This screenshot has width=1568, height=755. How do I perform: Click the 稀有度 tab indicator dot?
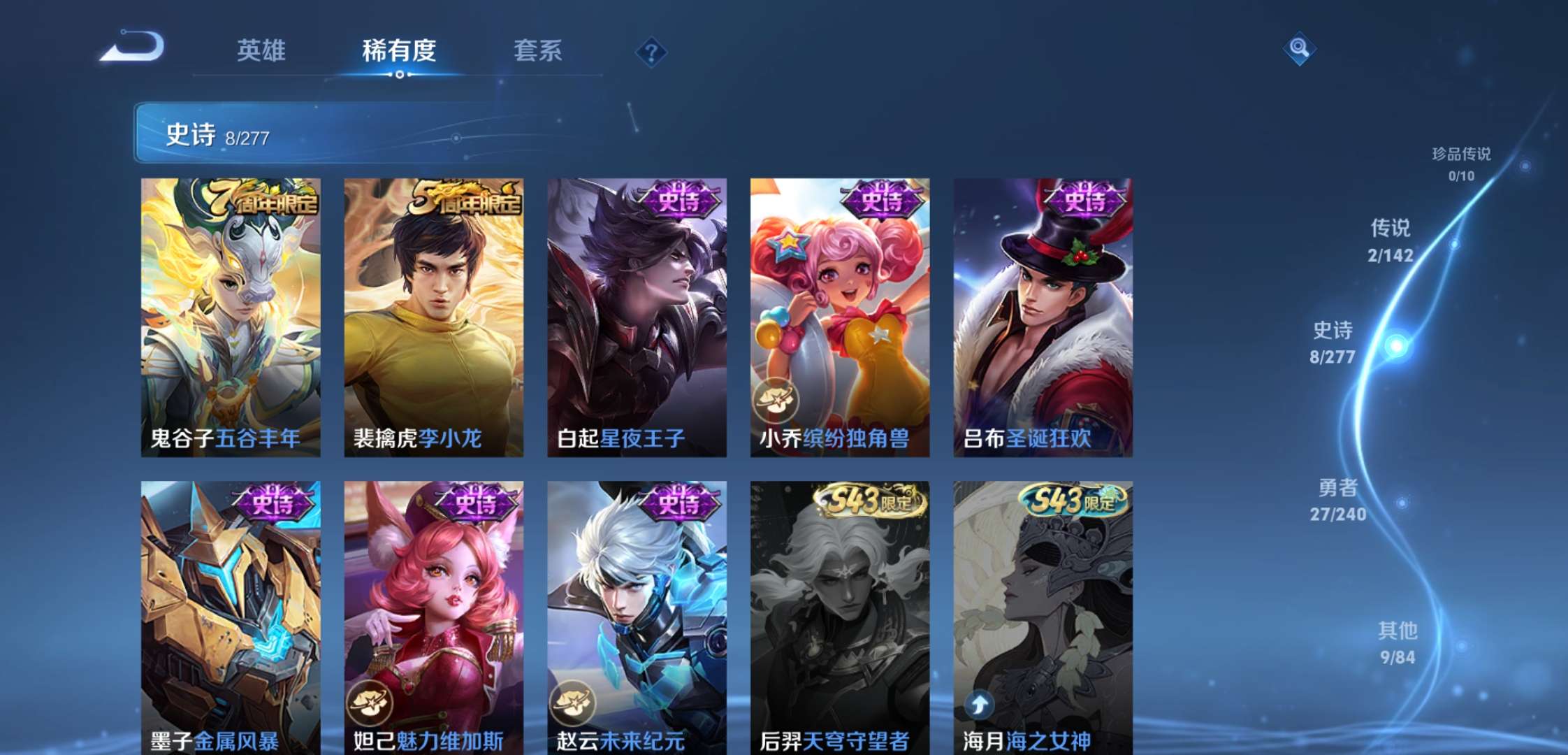point(398,74)
